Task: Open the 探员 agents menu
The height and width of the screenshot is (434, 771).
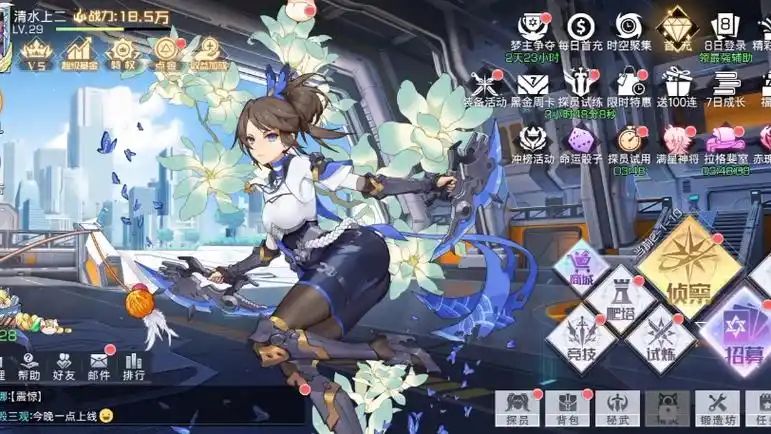Action: point(516,406)
